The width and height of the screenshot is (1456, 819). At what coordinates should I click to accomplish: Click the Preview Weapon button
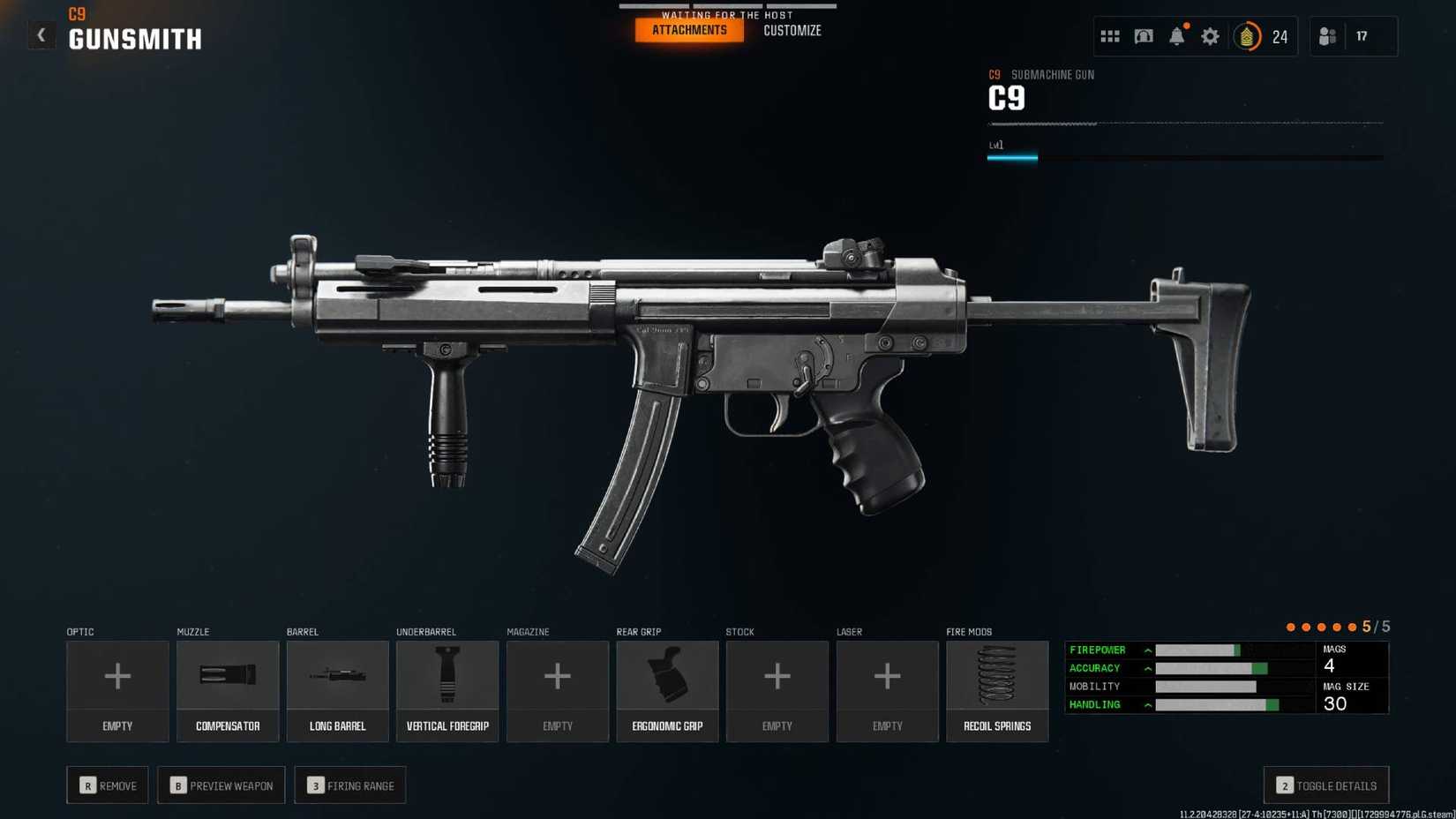point(221,785)
